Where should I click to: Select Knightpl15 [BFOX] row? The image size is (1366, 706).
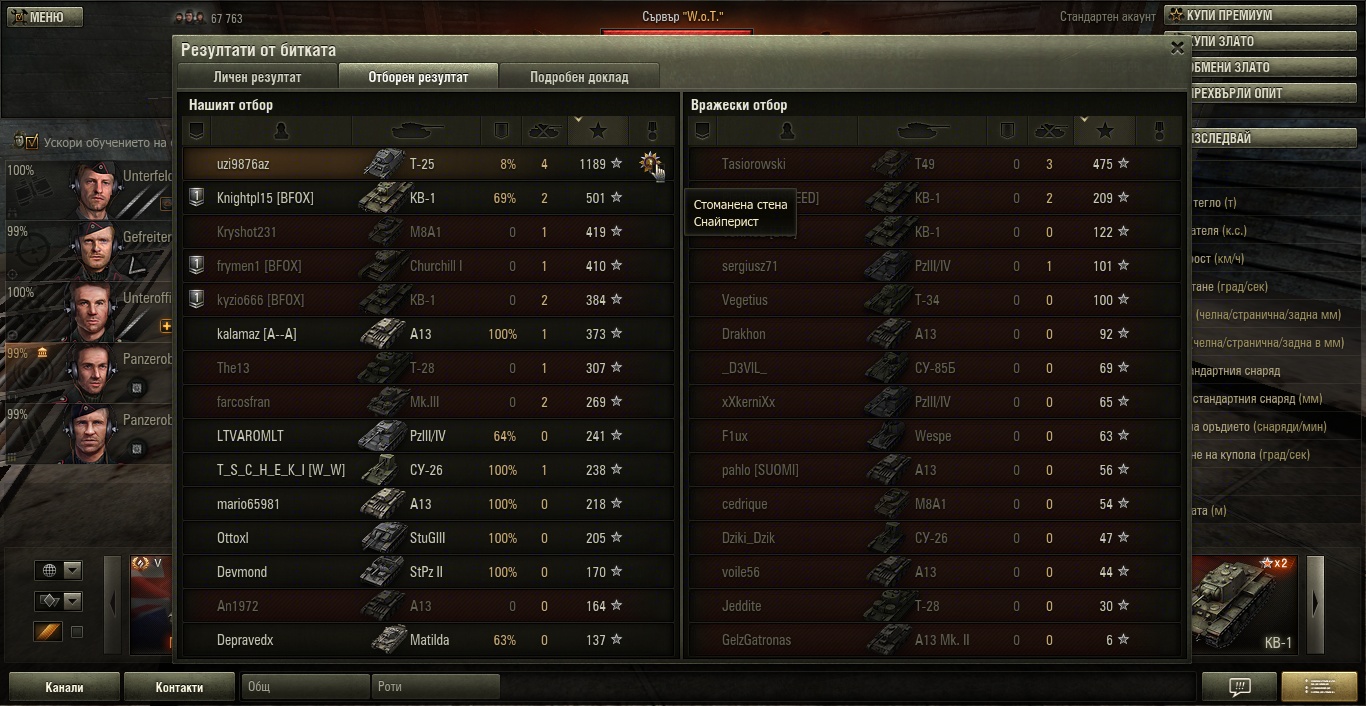[x=265, y=198]
